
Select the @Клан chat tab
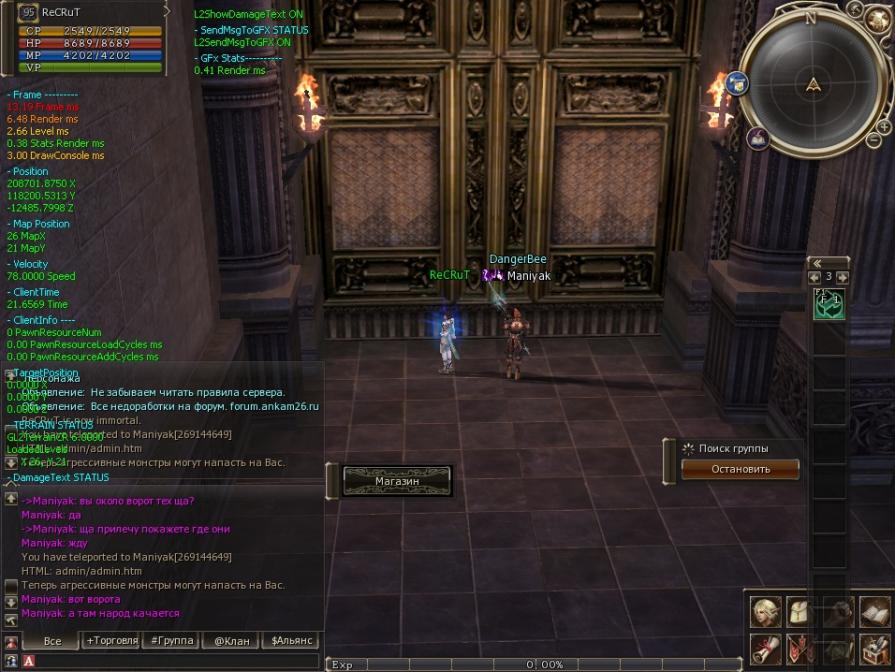click(232, 640)
